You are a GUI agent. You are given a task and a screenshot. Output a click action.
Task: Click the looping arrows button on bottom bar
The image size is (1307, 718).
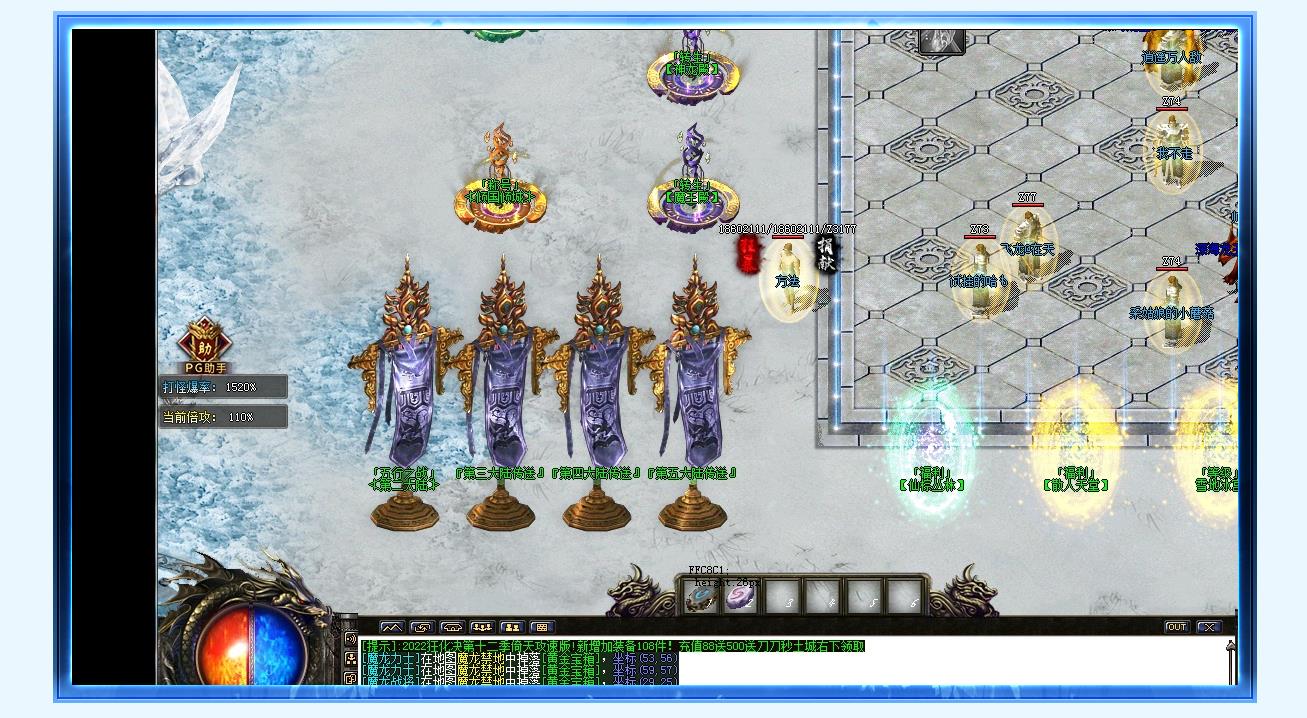[422, 627]
